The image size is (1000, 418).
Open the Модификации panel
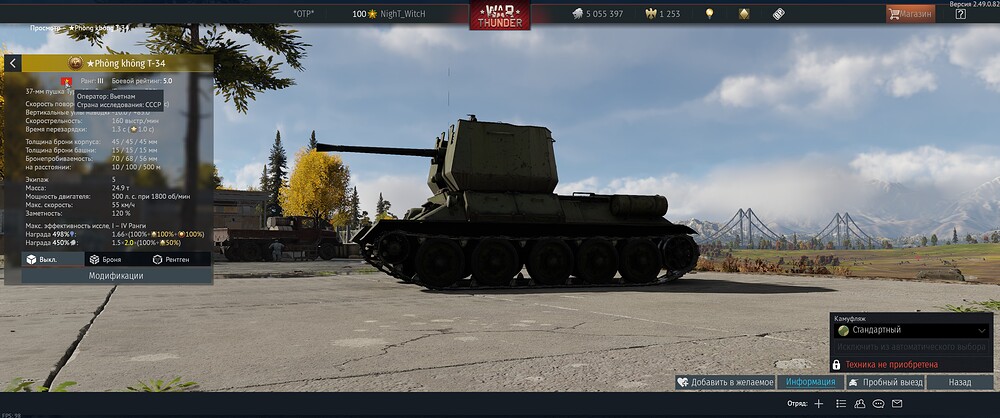tap(109, 275)
